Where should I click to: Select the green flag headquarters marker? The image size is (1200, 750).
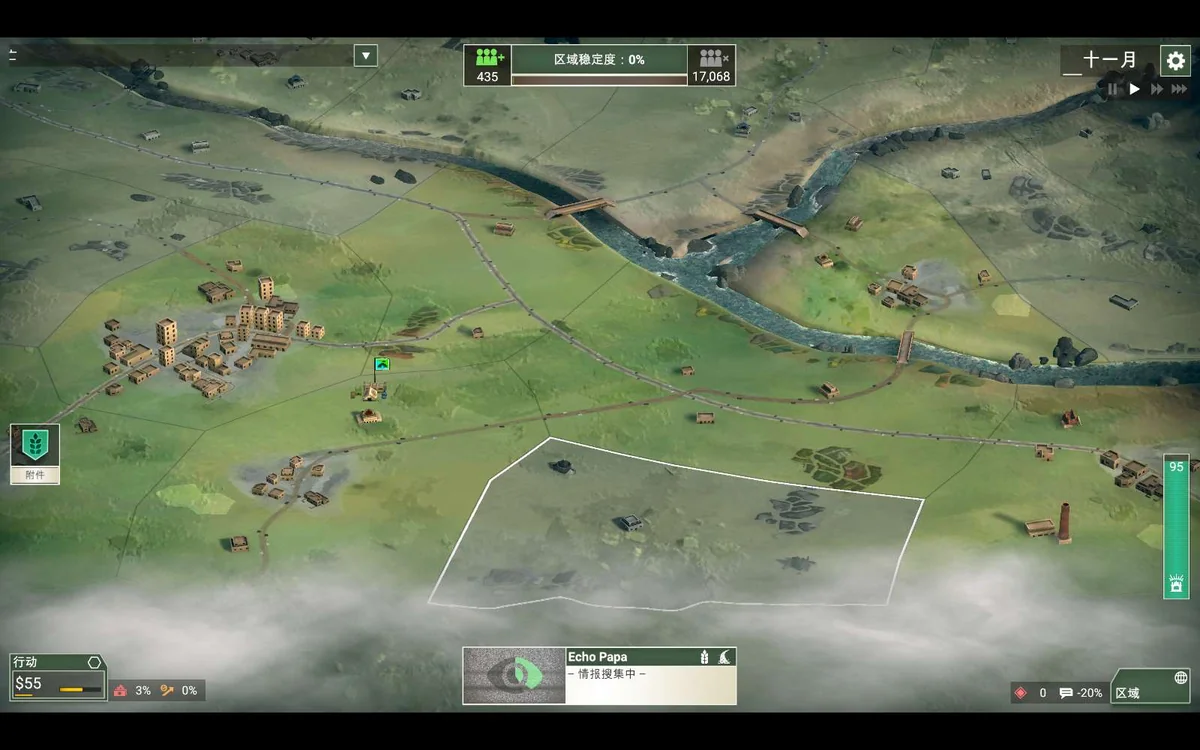coord(381,365)
